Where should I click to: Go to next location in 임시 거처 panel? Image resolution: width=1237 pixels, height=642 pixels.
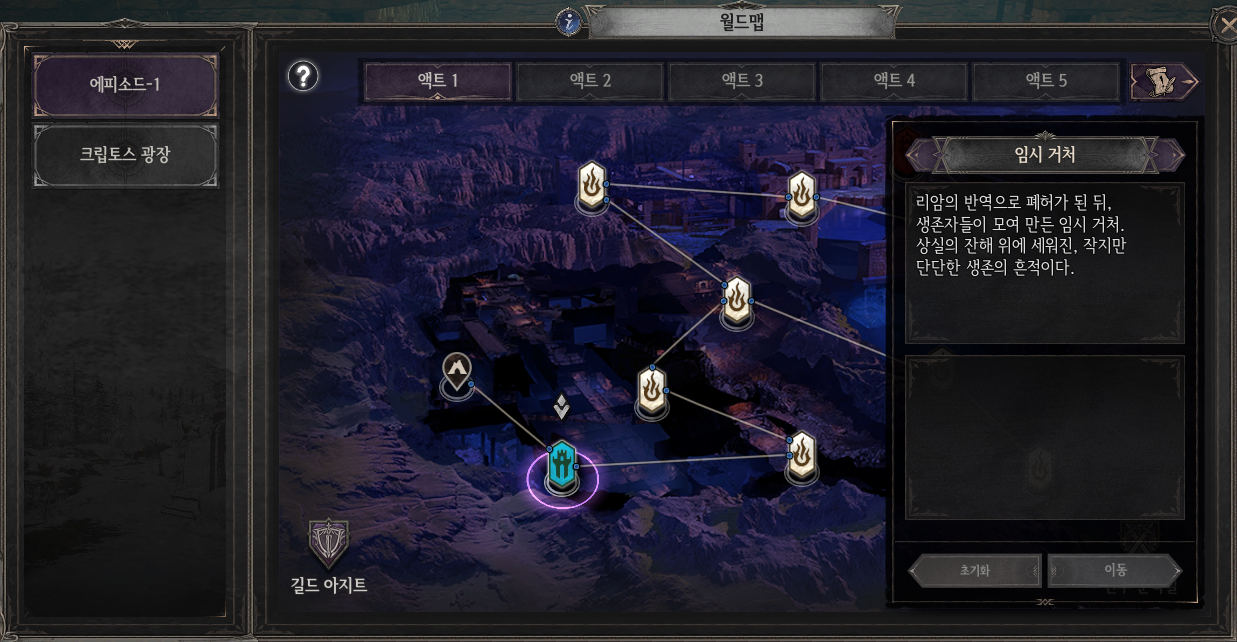click(1169, 155)
